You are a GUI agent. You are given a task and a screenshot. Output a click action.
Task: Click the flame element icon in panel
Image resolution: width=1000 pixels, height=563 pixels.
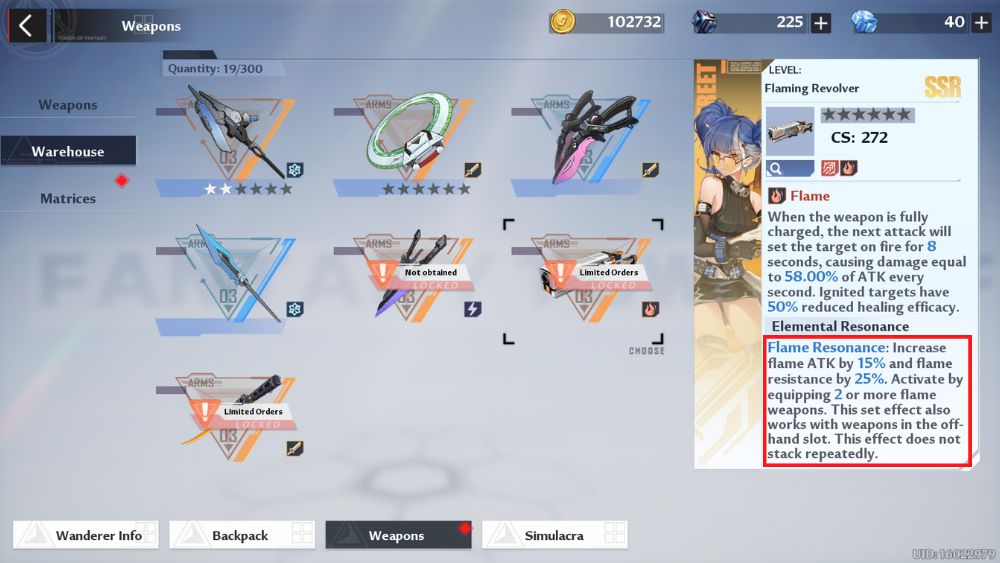tap(848, 167)
